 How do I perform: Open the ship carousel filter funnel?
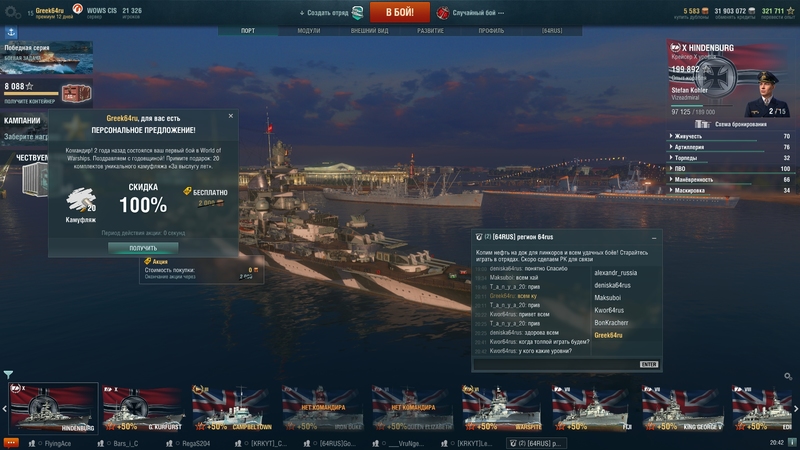coord(9,375)
